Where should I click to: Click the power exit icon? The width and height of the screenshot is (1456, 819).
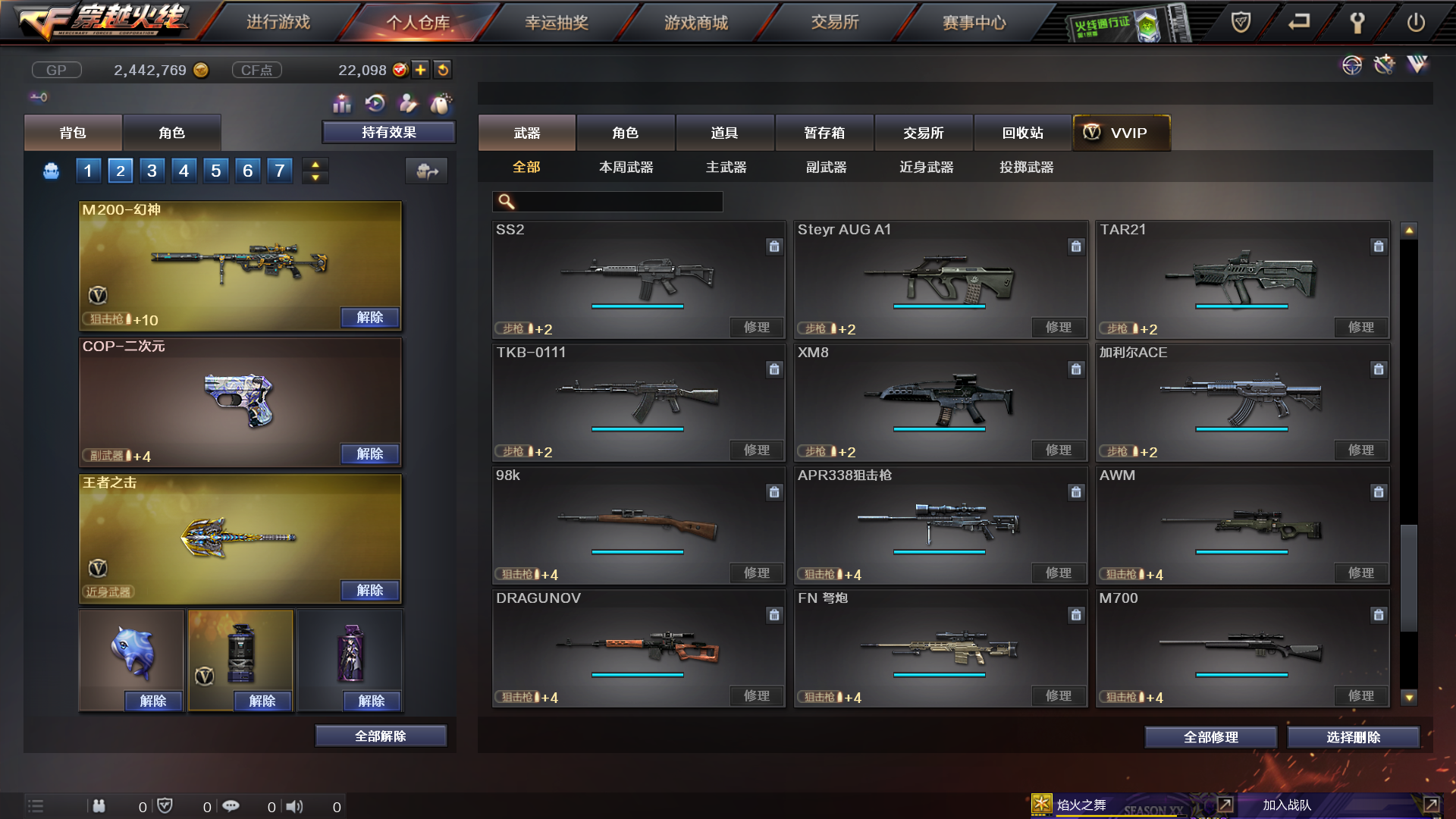pyautogui.click(x=1415, y=23)
